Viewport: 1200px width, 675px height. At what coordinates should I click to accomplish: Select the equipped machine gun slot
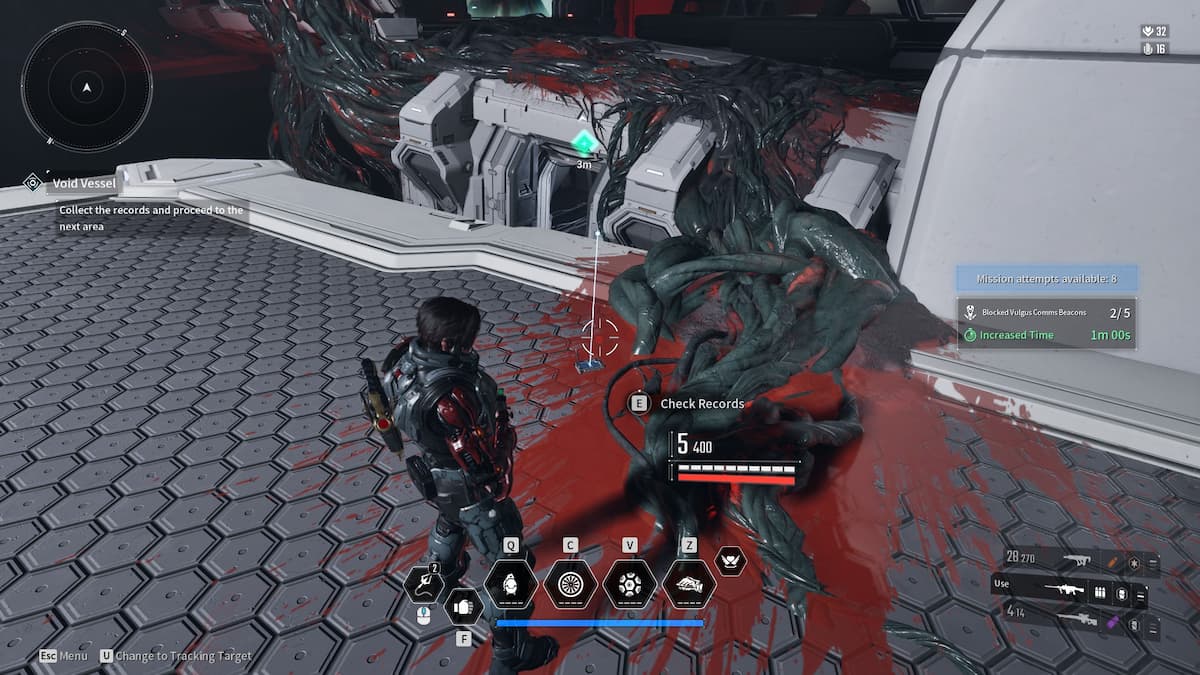[x=1068, y=592]
